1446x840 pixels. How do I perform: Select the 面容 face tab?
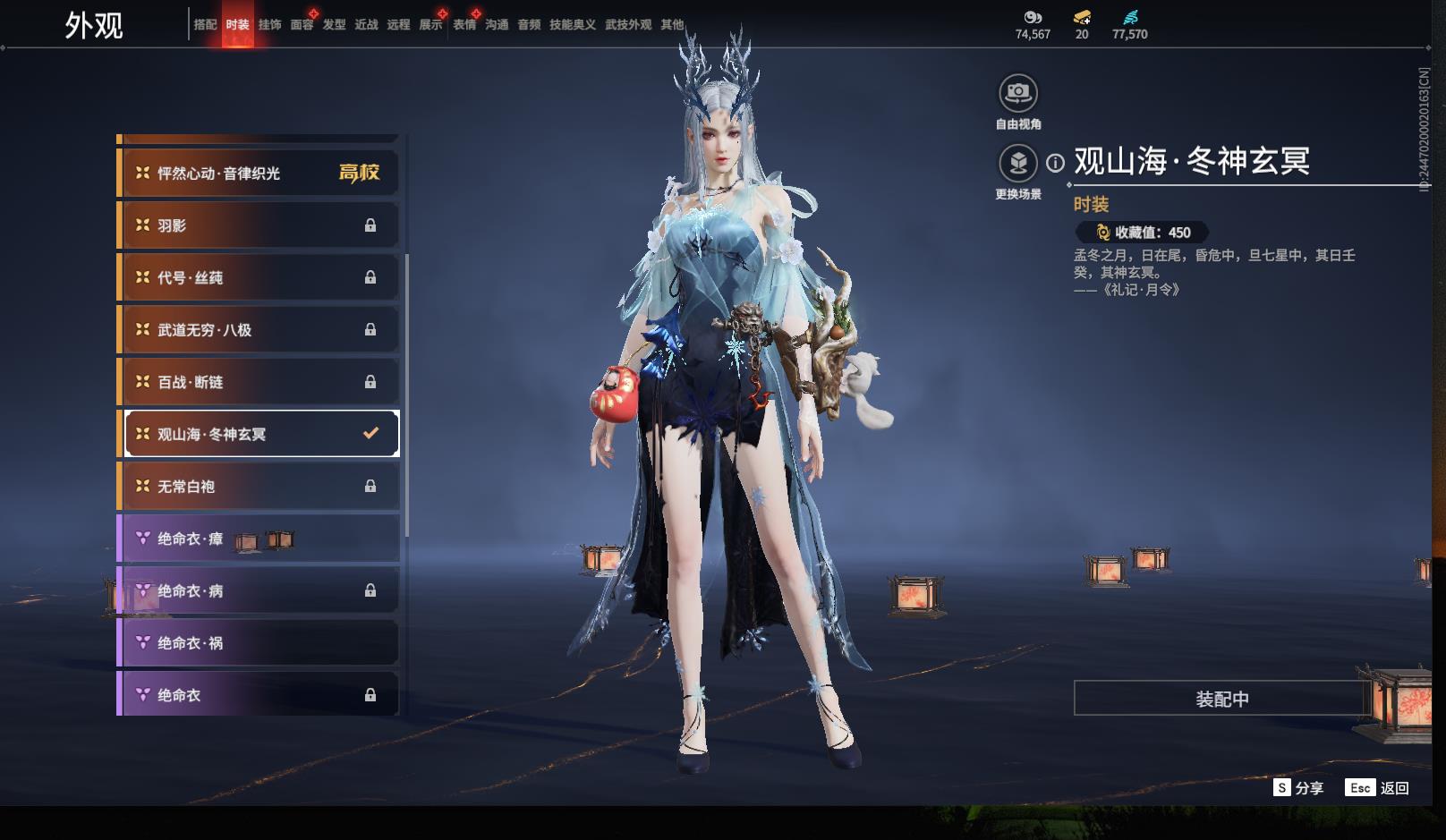pos(302,25)
